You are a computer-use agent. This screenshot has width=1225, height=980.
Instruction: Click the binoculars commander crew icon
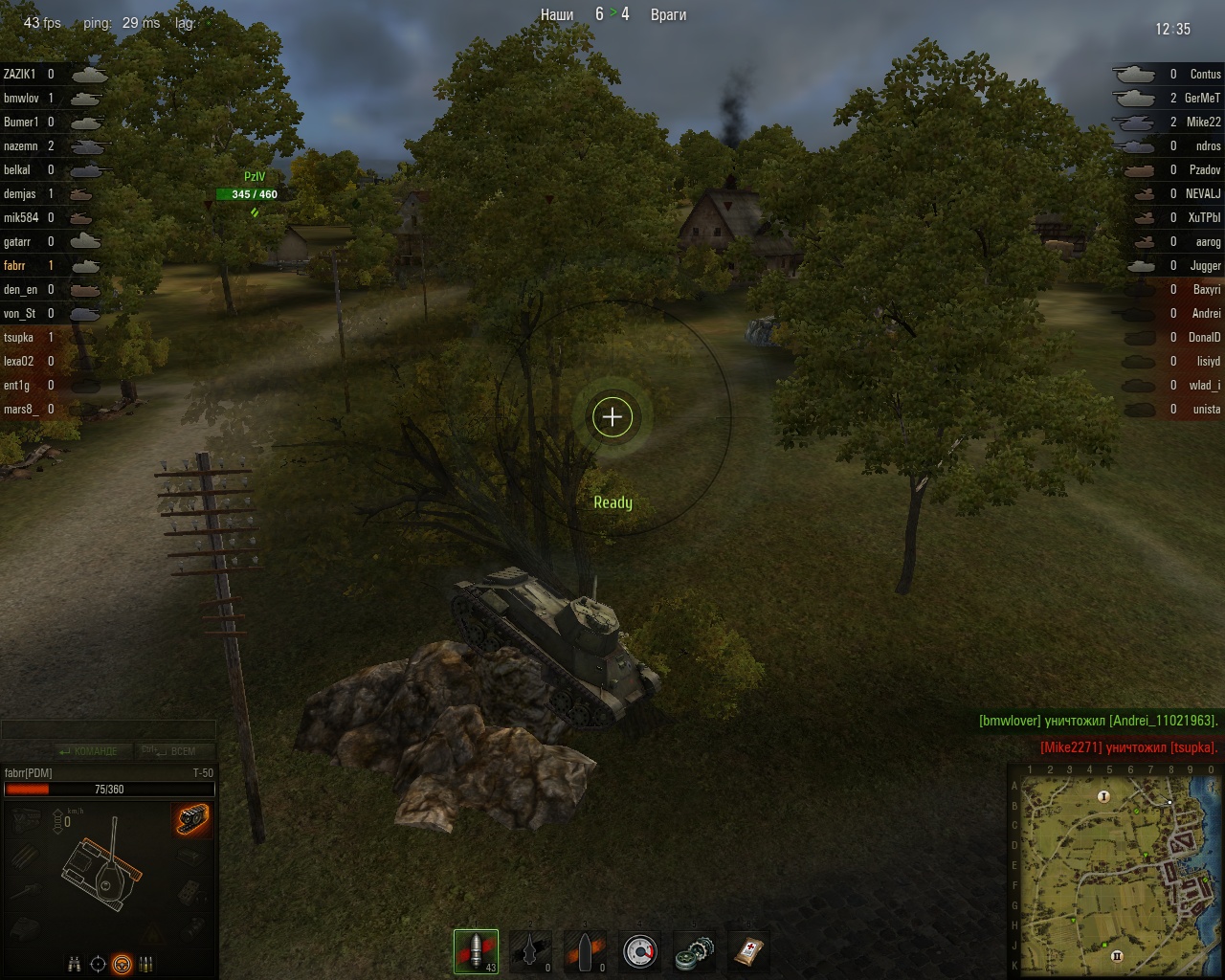(x=75, y=964)
